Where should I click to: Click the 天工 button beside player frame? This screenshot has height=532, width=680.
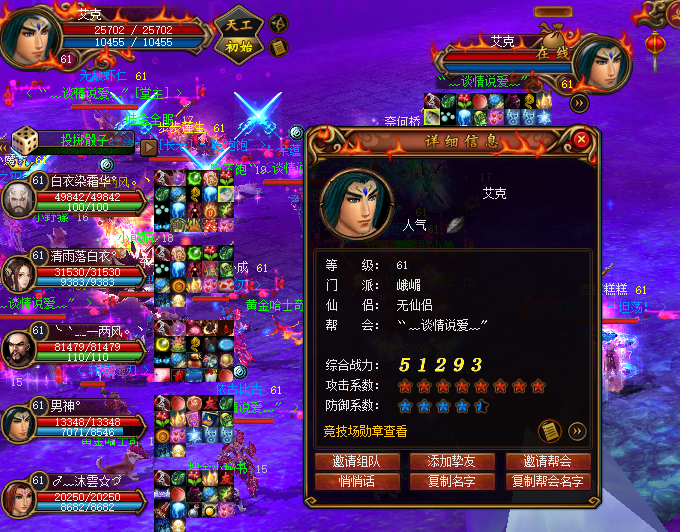[239, 22]
